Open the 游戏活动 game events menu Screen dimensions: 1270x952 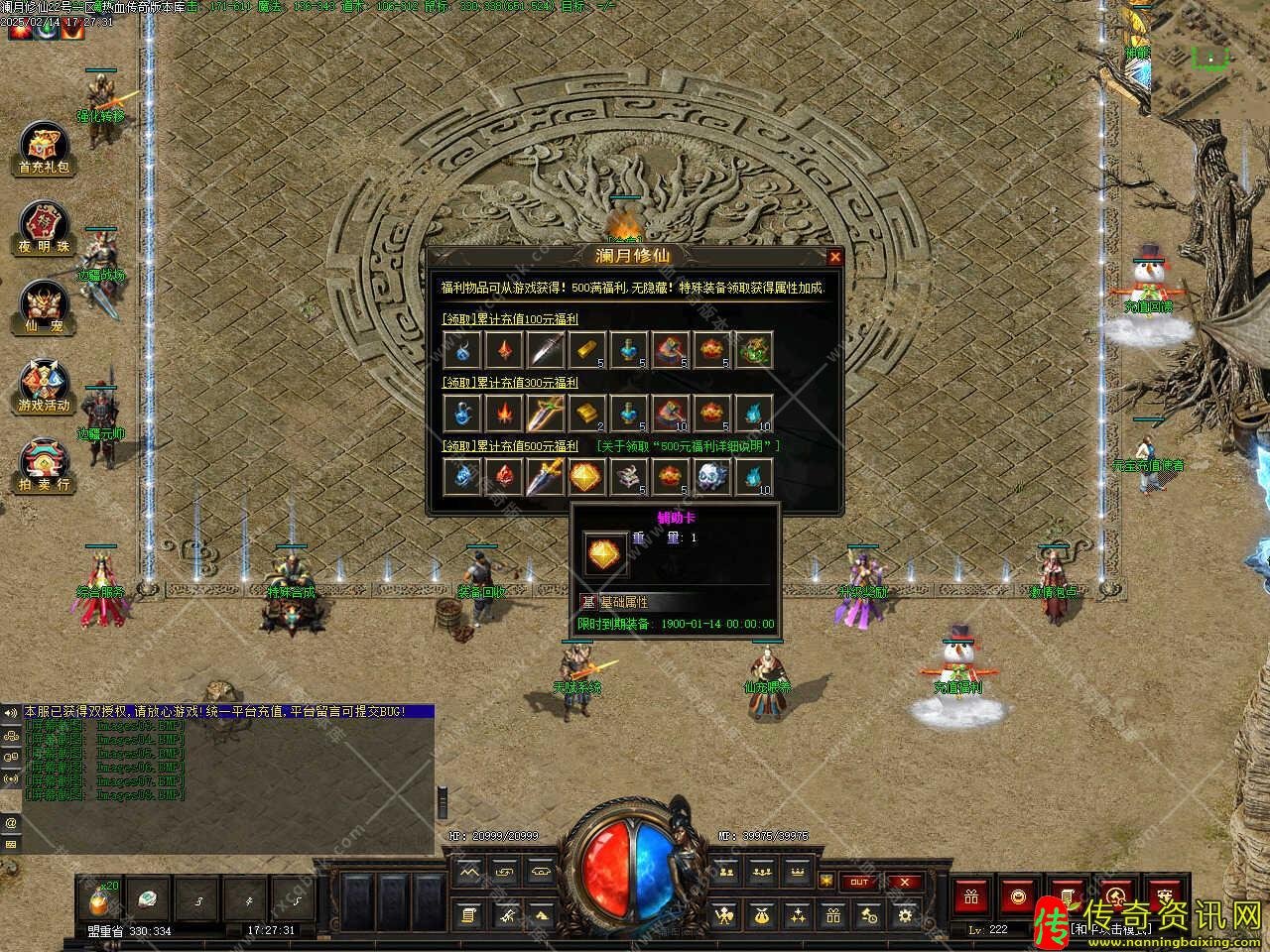point(45,387)
